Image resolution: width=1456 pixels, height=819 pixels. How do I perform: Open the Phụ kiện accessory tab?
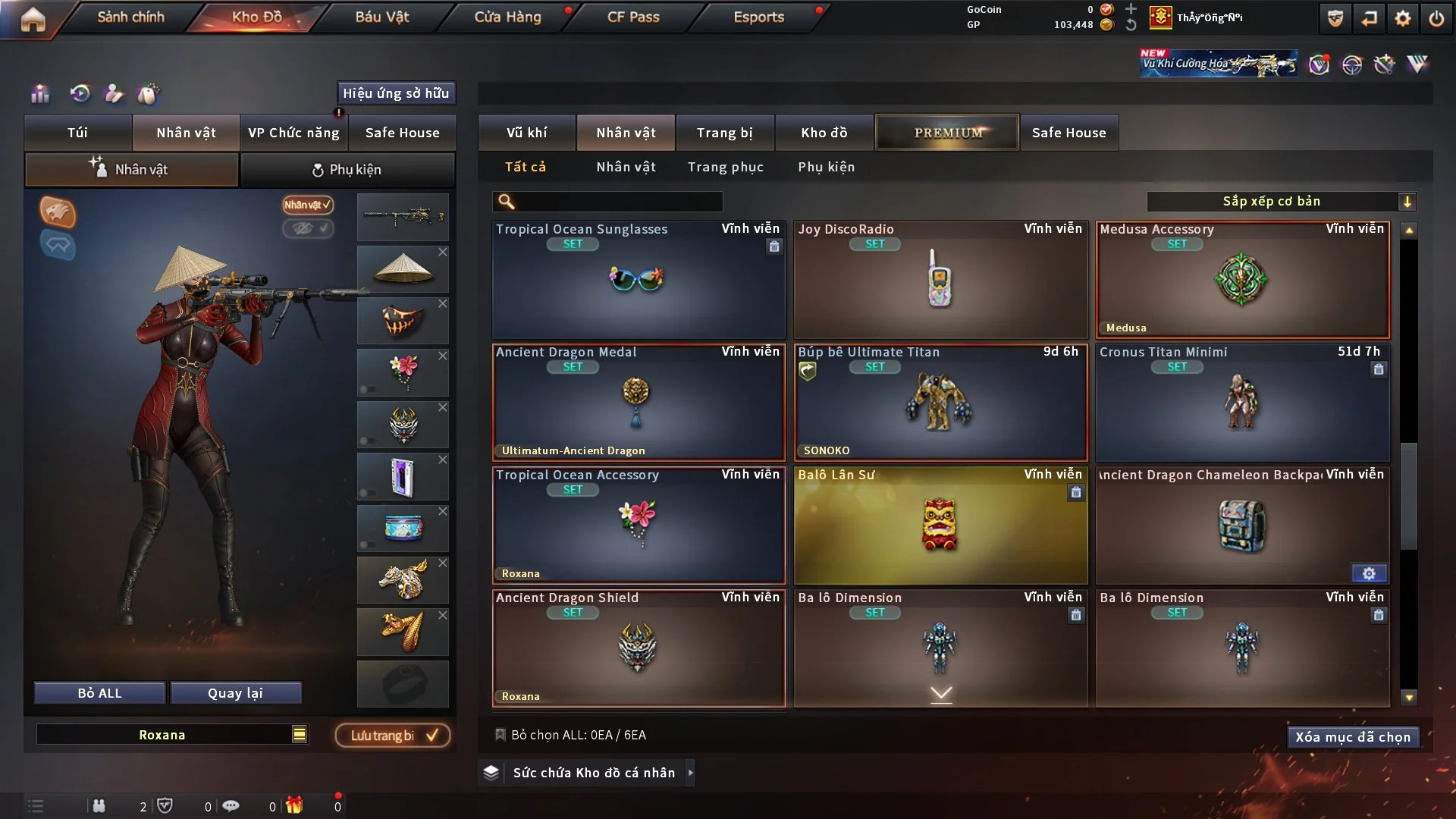pyautogui.click(x=347, y=170)
